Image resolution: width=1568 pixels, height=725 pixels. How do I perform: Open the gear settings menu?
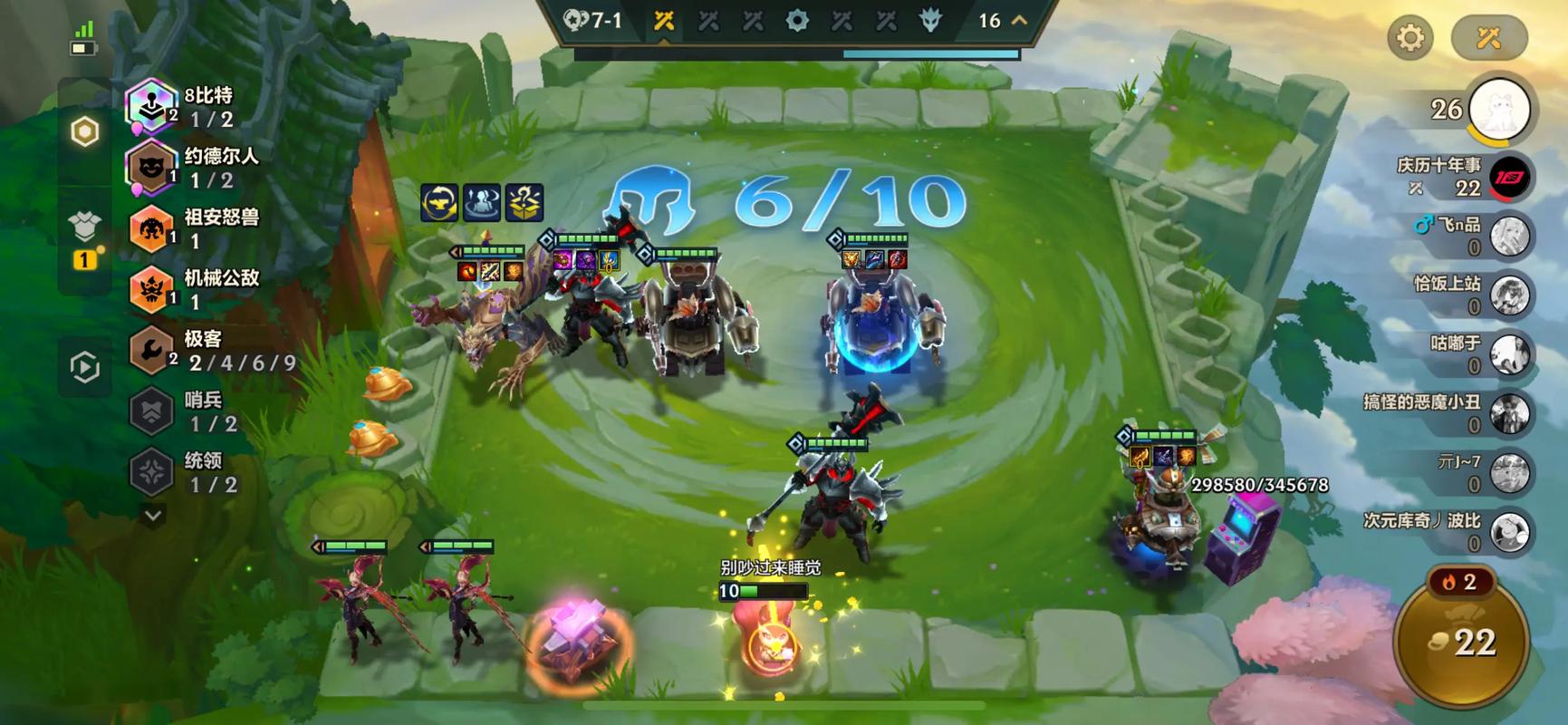click(x=1409, y=38)
